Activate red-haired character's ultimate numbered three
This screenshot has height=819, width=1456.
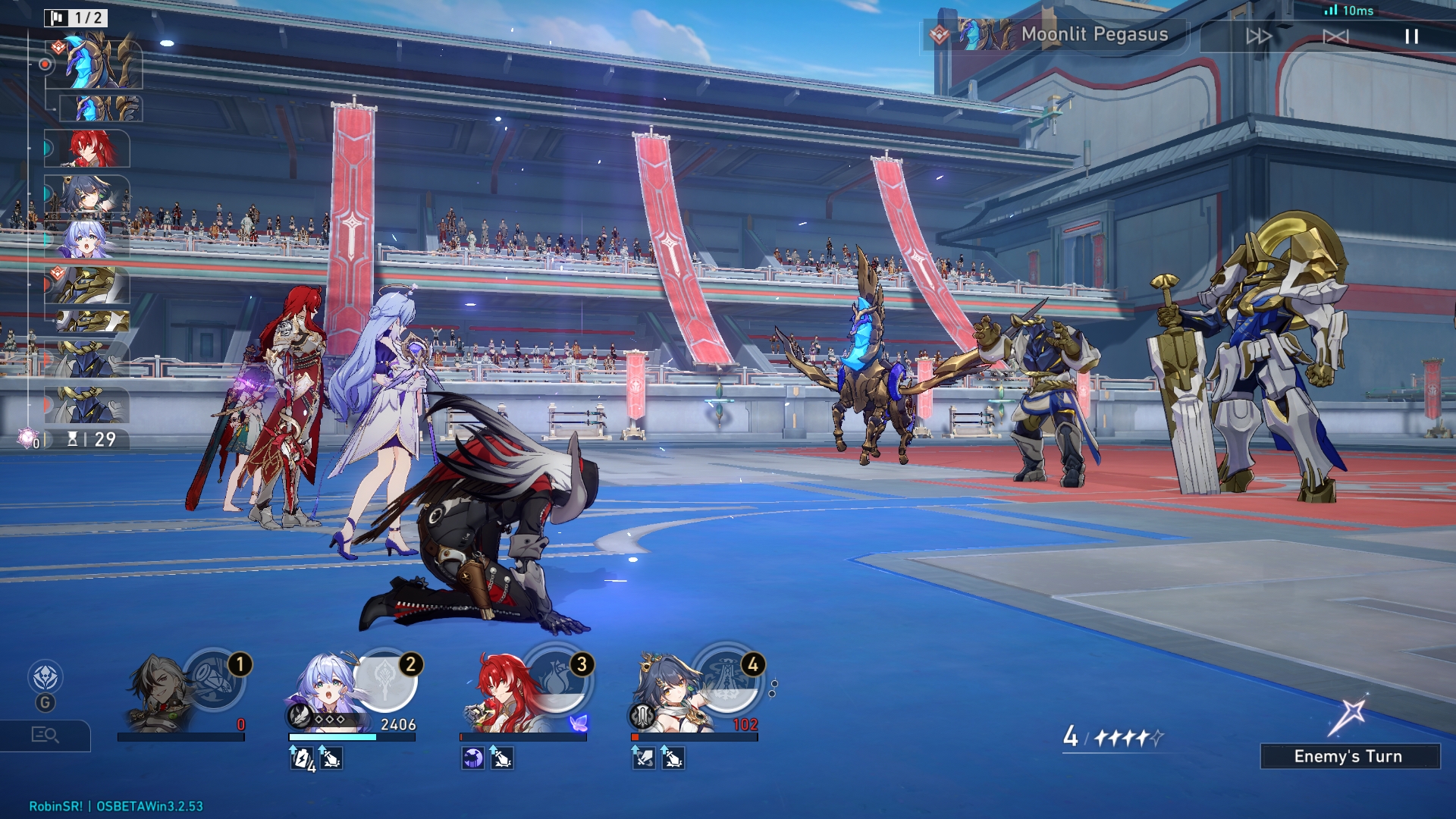click(x=557, y=679)
